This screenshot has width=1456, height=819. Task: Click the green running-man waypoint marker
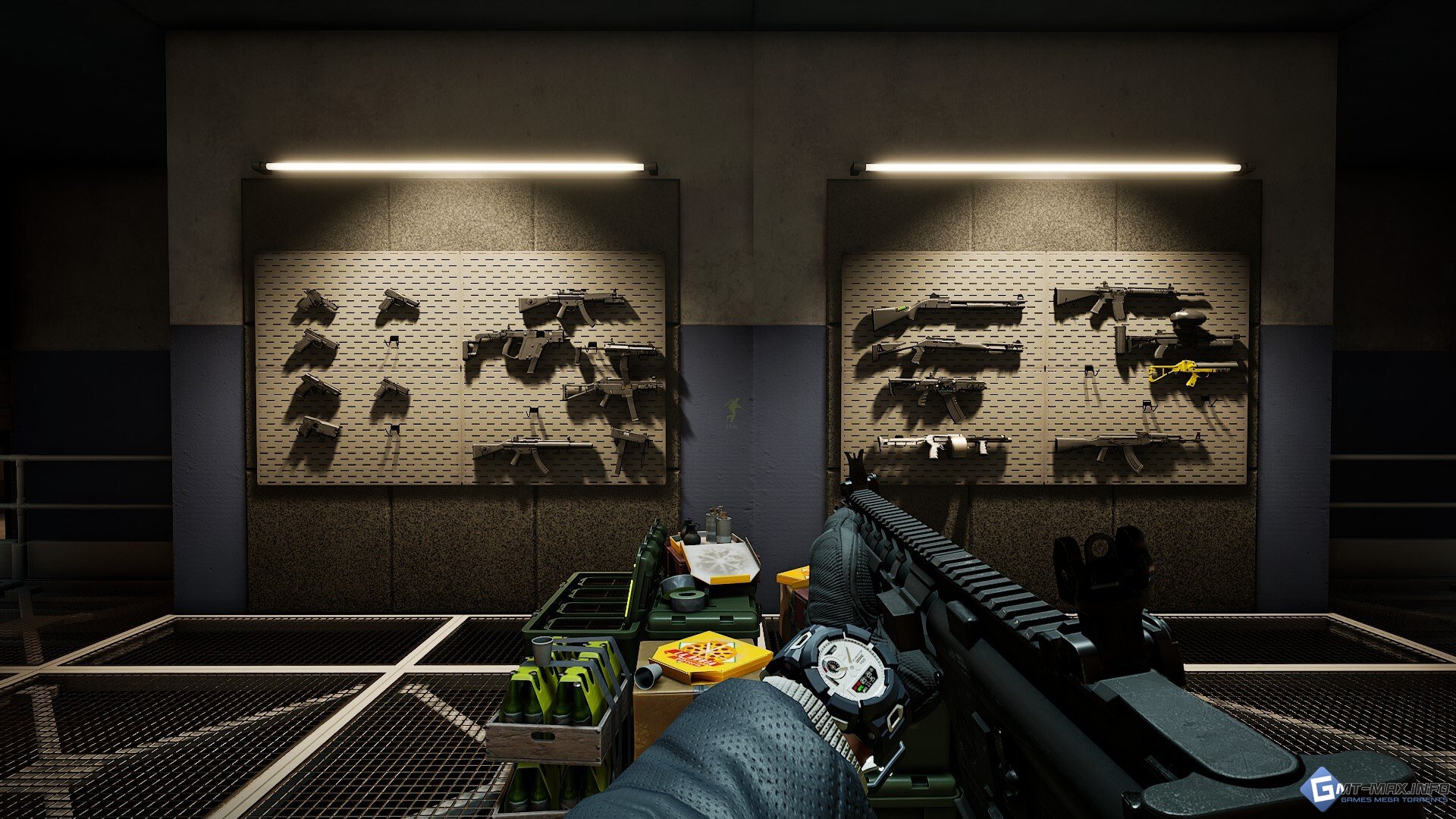pyautogui.click(x=733, y=409)
